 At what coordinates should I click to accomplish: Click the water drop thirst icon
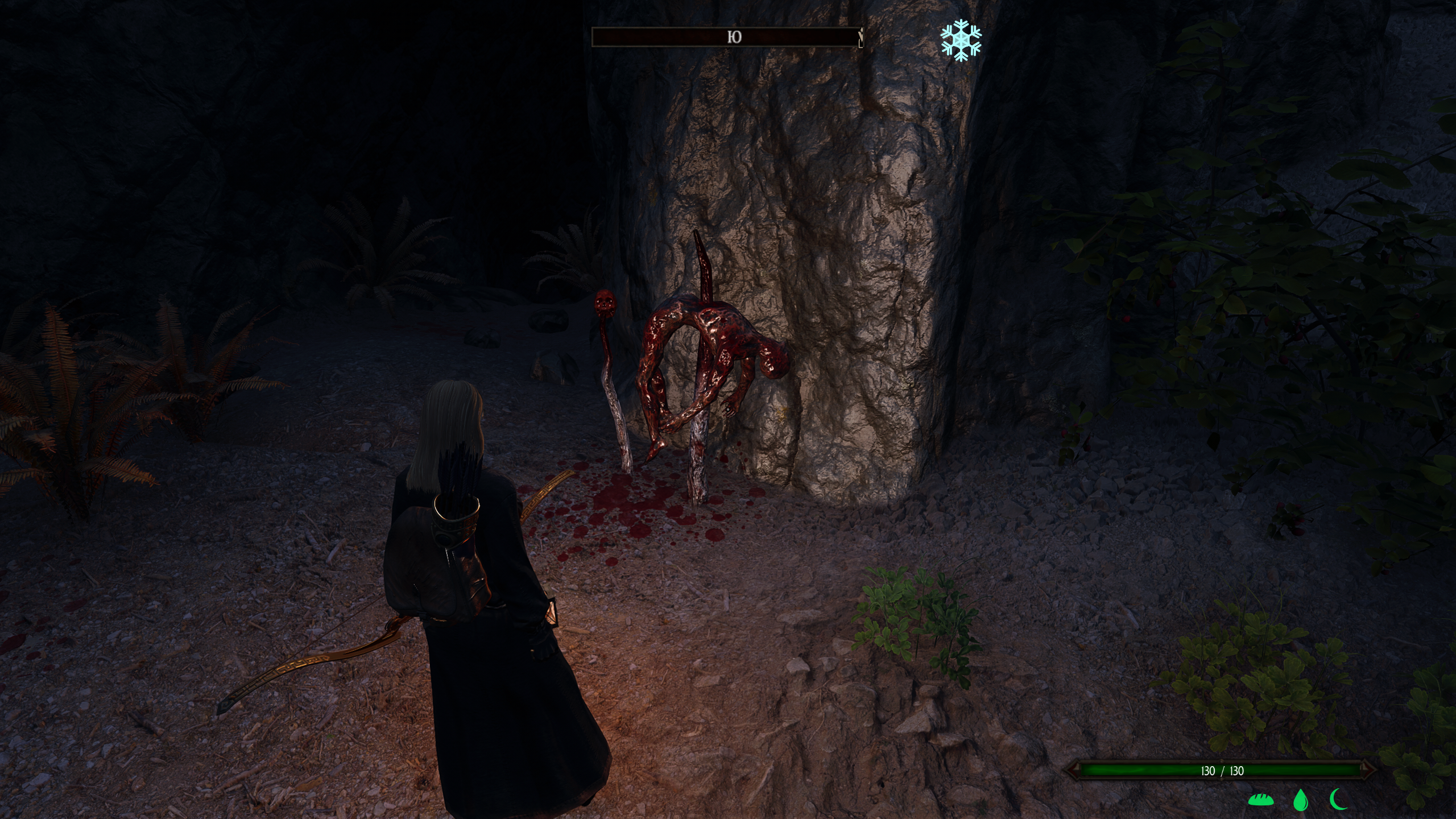(x=1299, y=800)
